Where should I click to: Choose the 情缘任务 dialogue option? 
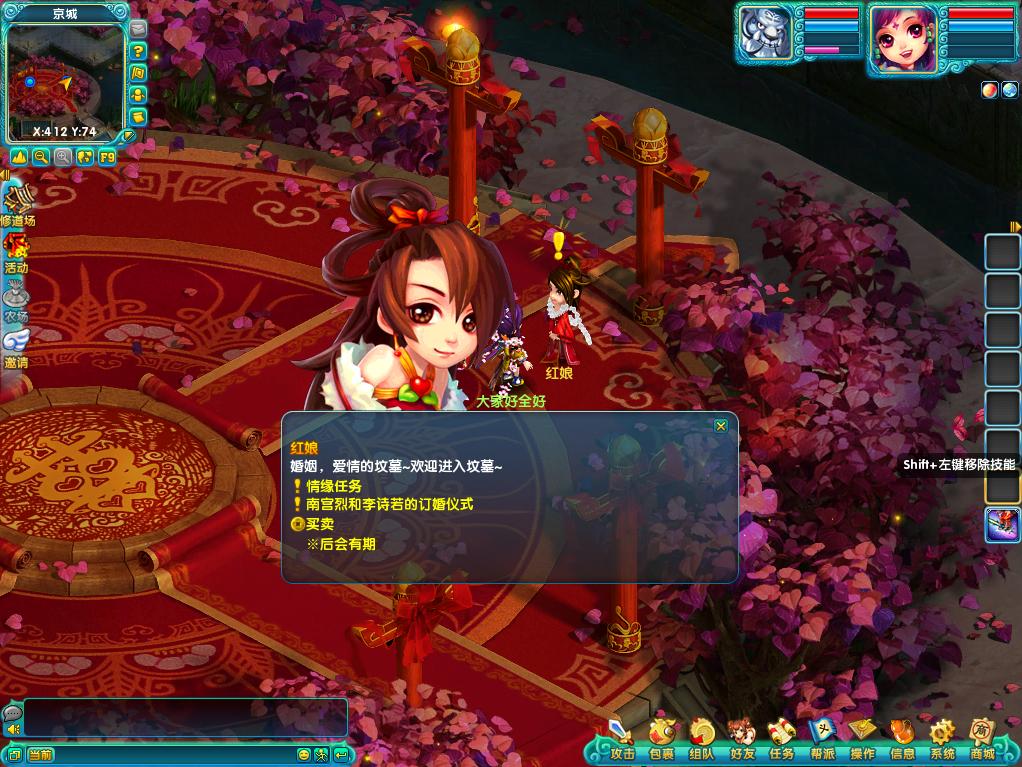334,486
